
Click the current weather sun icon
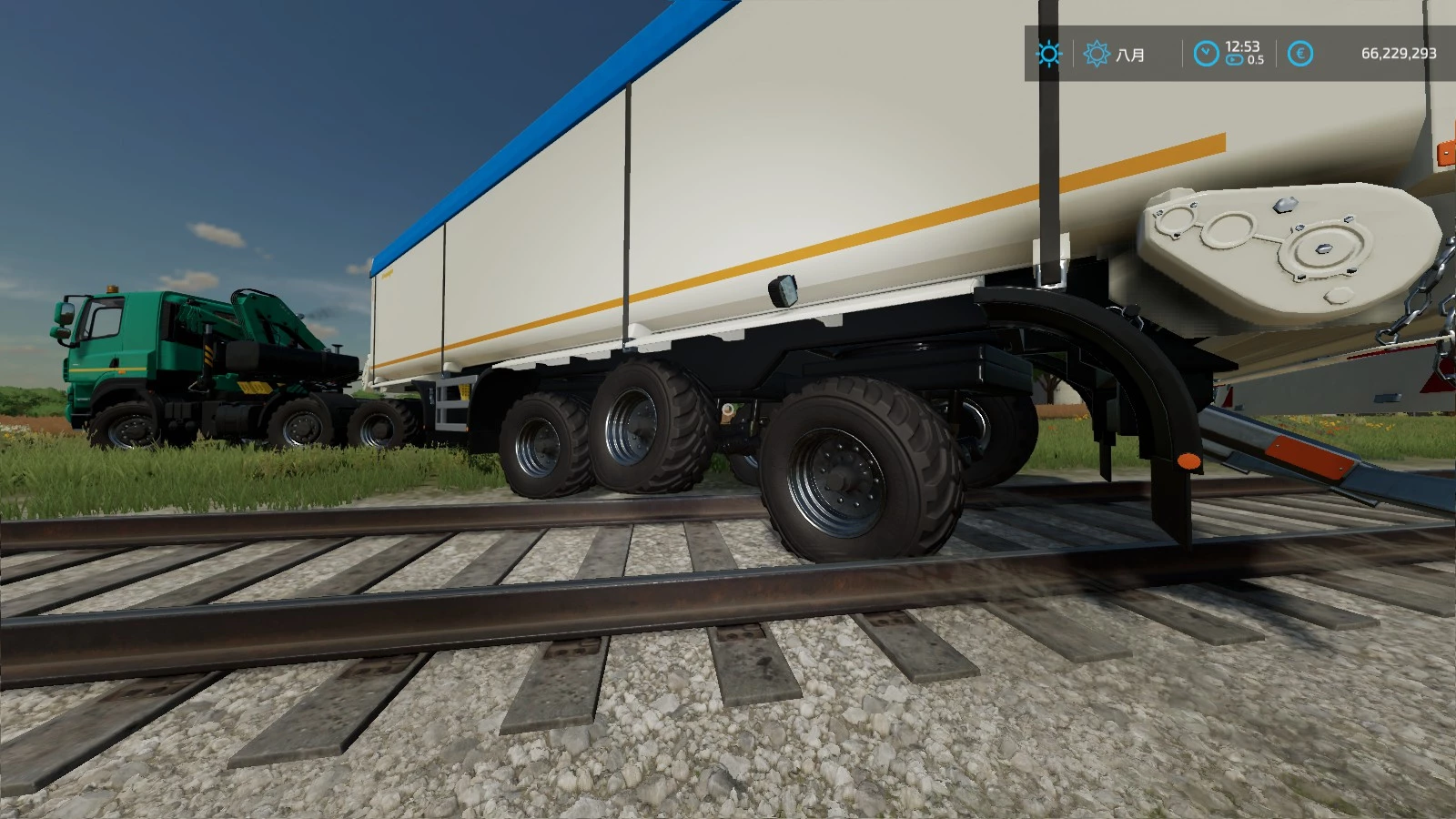pos(1048,54)
